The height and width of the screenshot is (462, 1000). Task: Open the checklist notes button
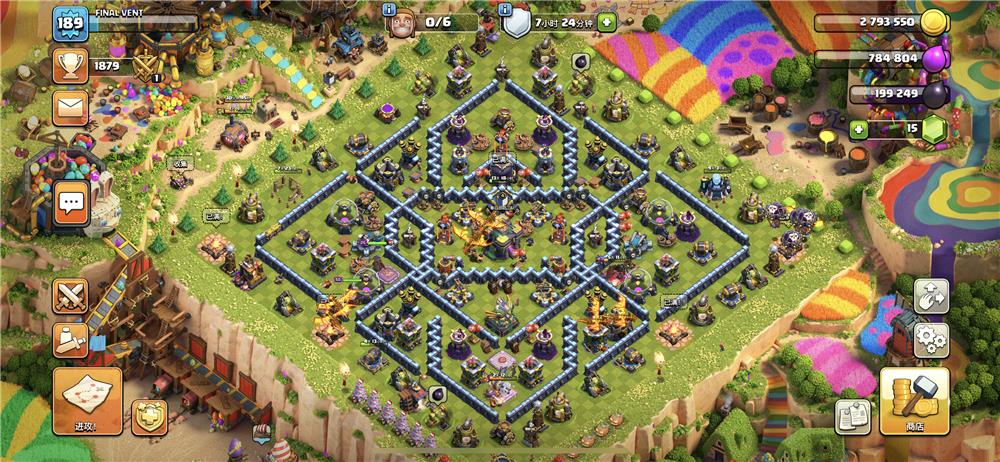point(853,414)
